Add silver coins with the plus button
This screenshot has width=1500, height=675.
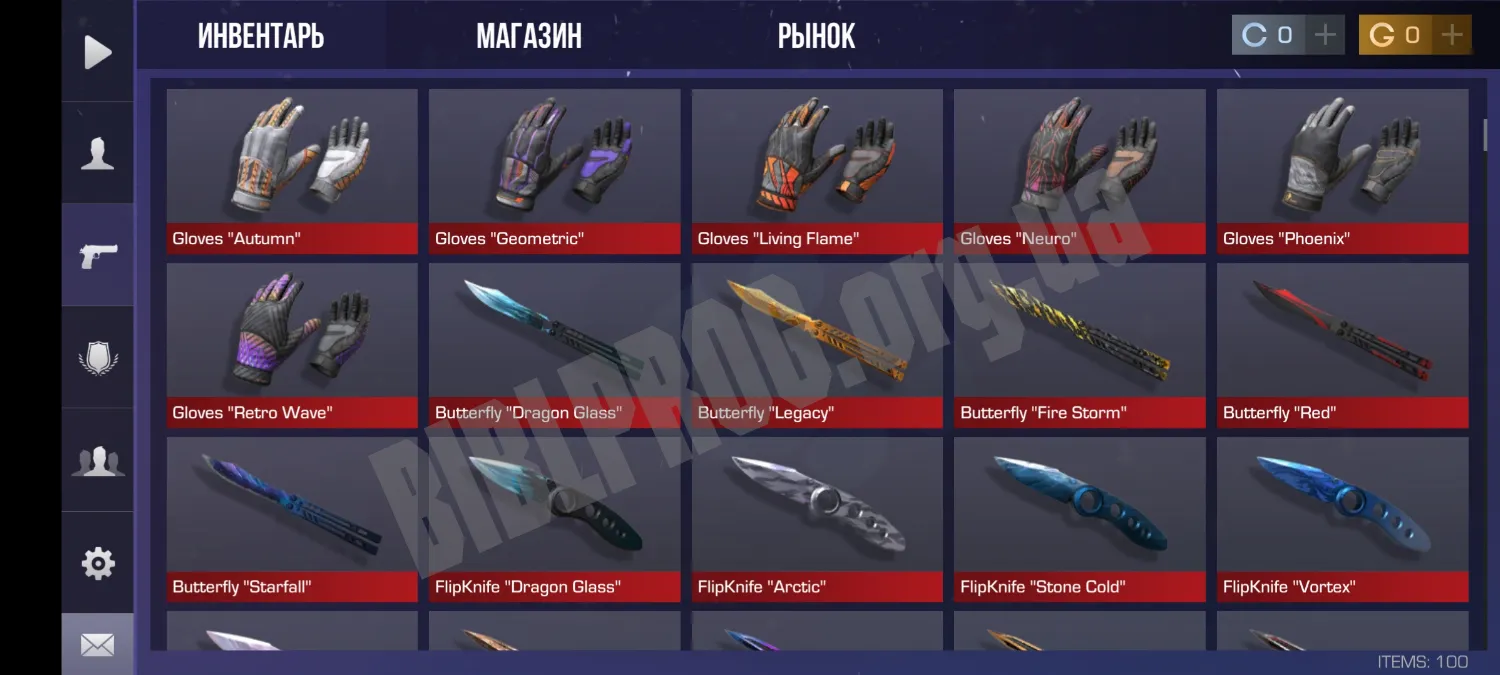pos(1325,36)
